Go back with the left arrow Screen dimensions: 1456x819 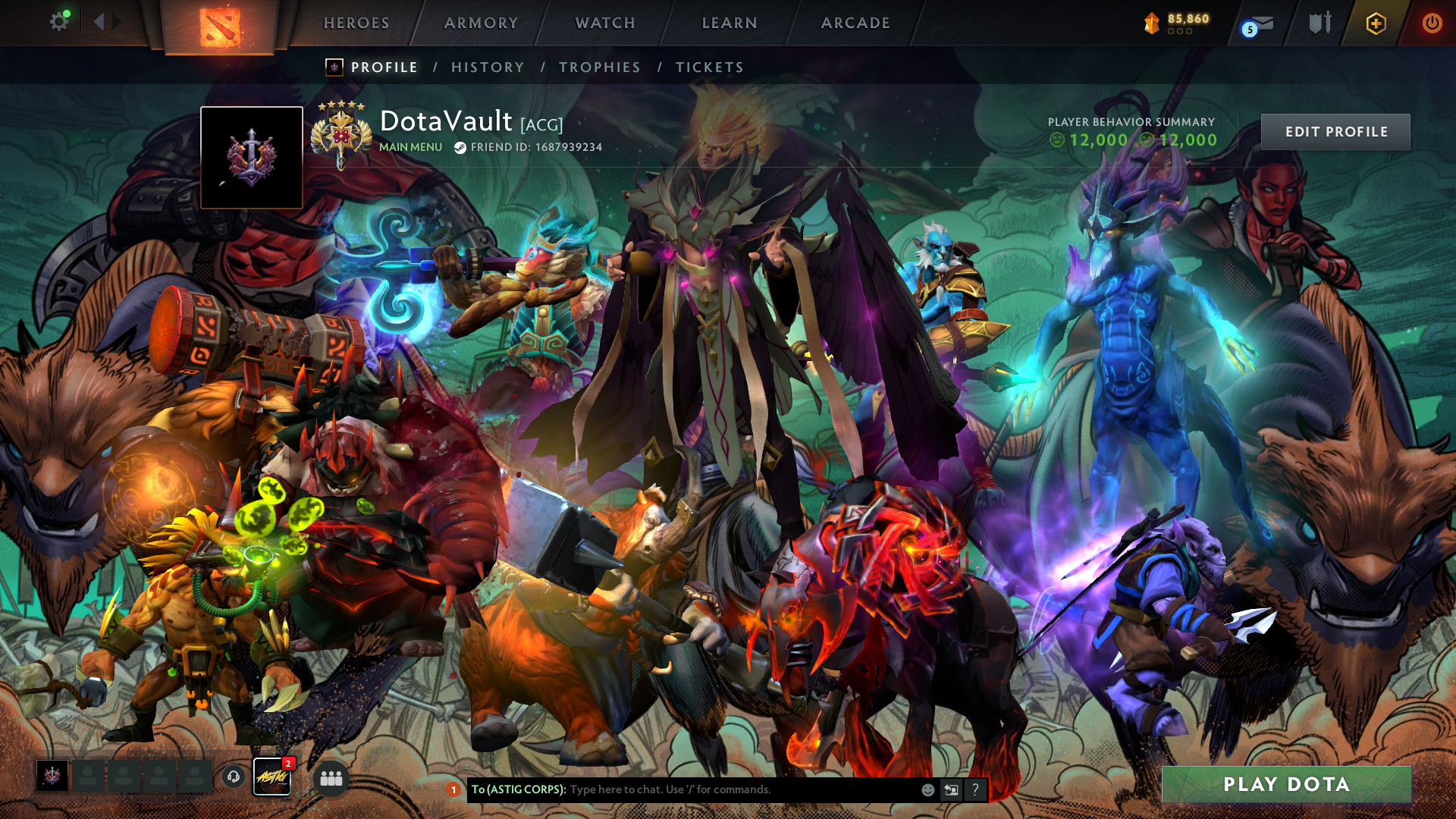(99, 22)
